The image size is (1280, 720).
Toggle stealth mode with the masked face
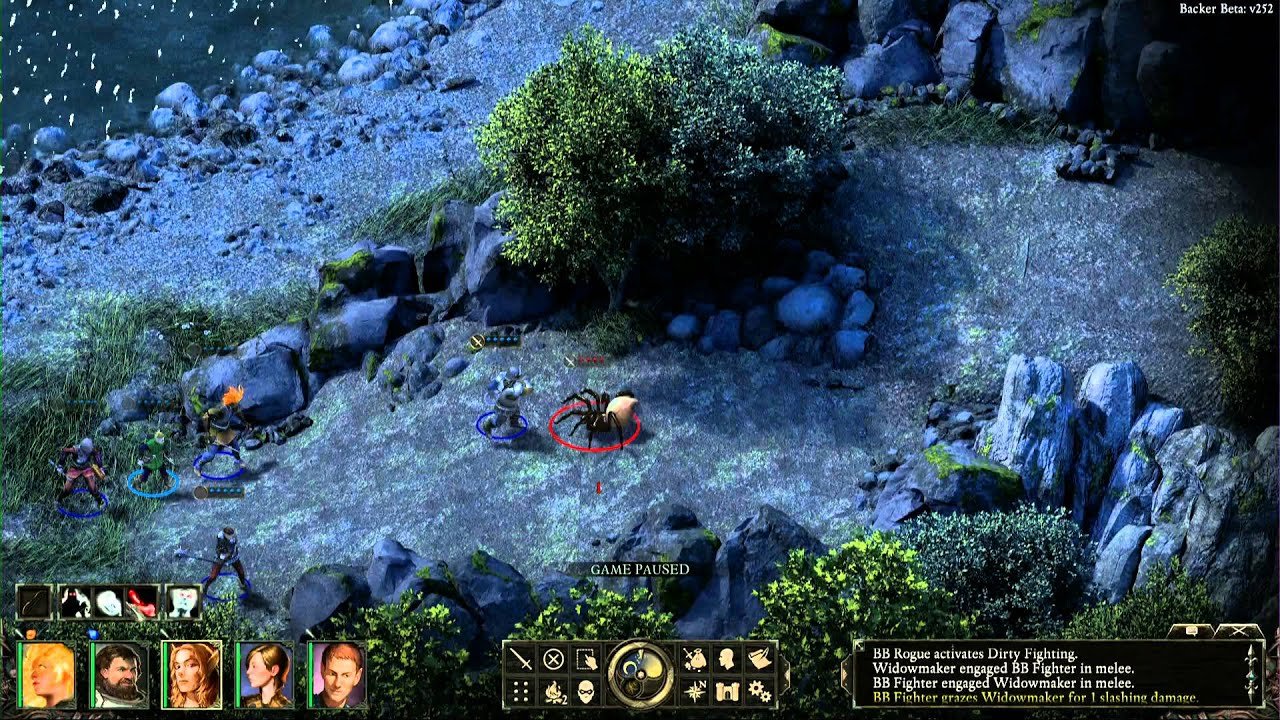click(586, 691)
